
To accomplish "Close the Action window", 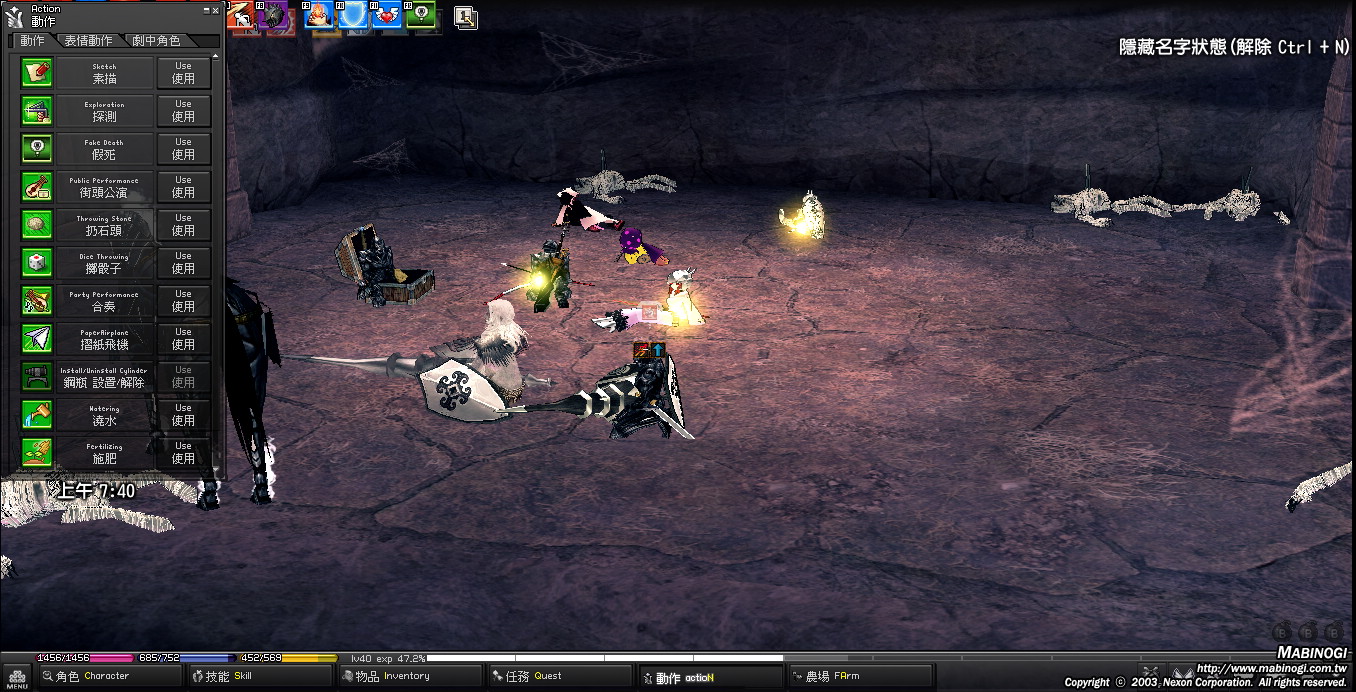I will [x=217, y=9].
